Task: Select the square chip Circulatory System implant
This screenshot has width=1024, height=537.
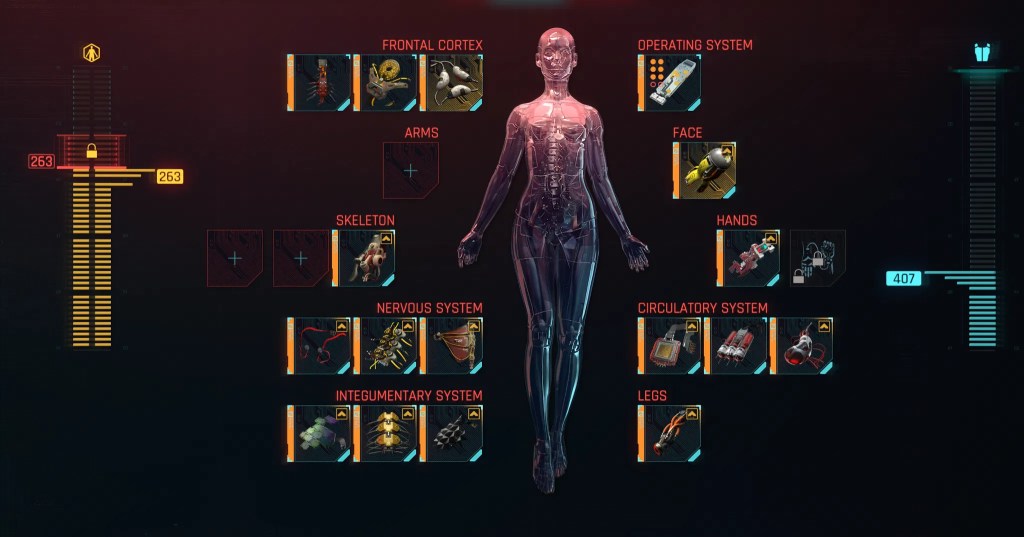Action: tap(670, 346)
